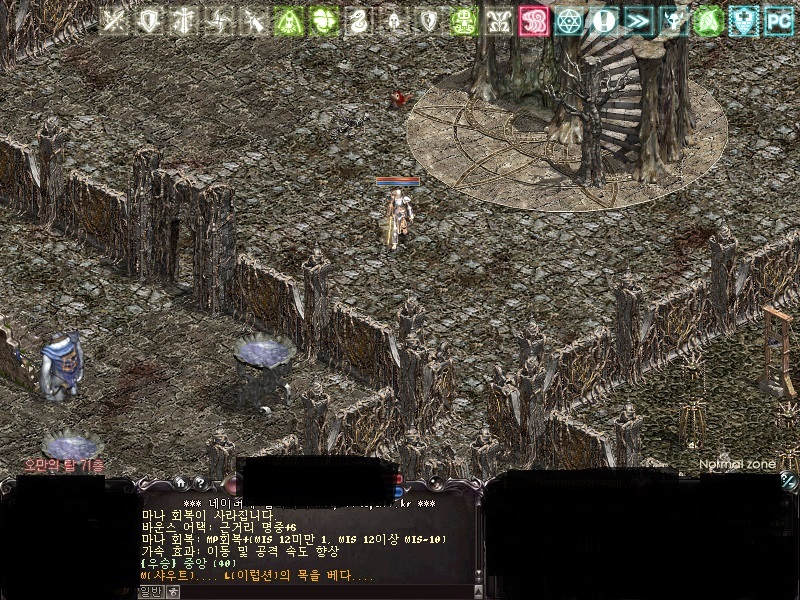The height and width of the screenshot is (600, 800).
Task: Click the green armored figure icon
Action: click(x=463, y=21)
